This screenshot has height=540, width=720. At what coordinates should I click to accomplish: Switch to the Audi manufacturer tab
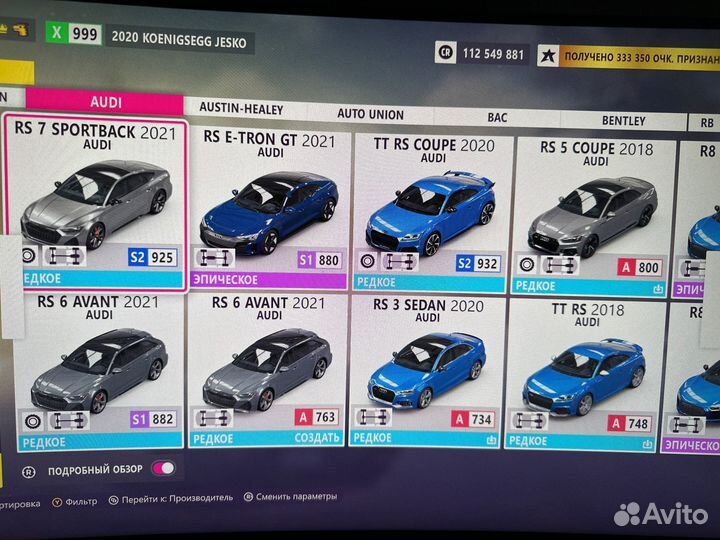point(106,101)
